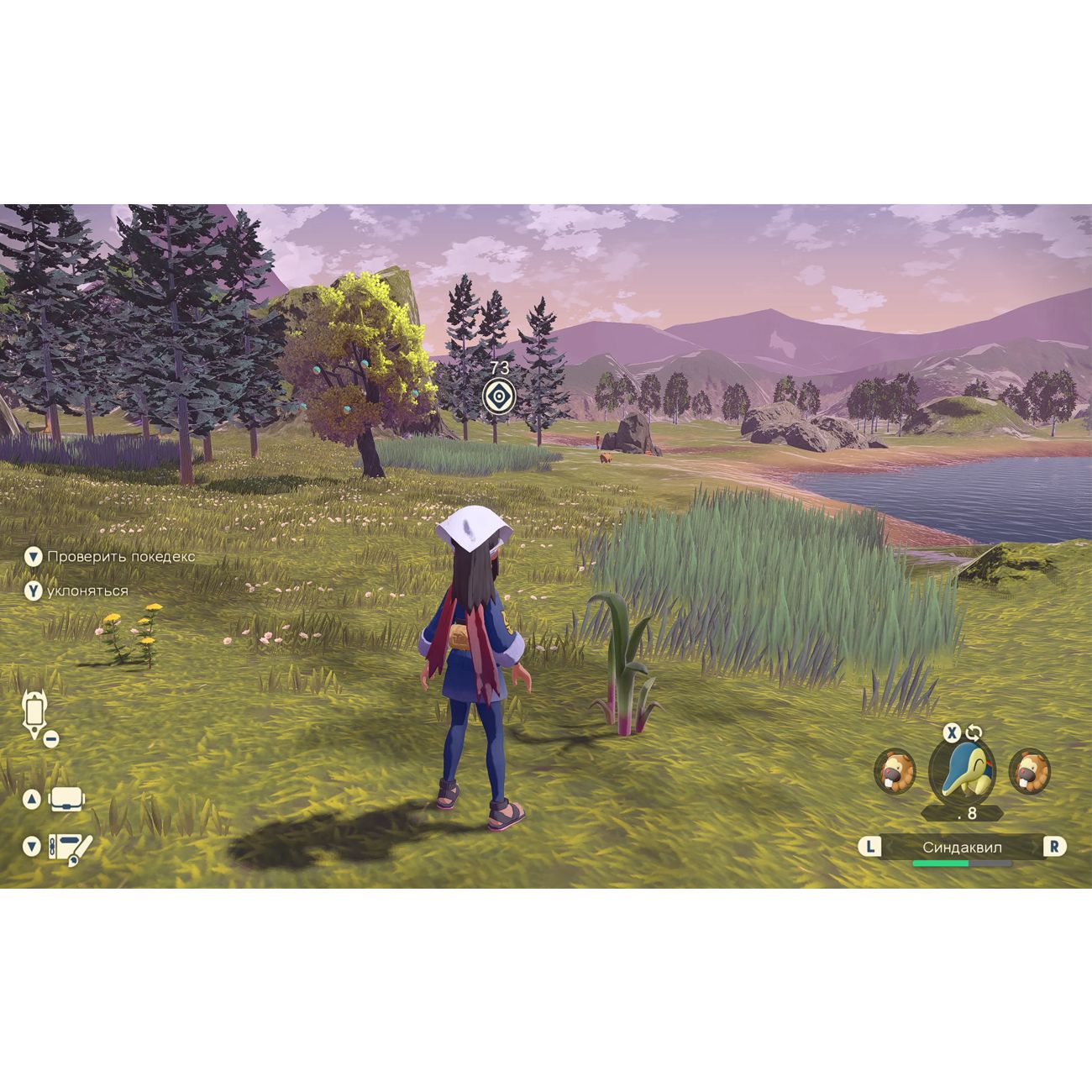Open the satchel bag icon
This screenshot has height=1092, width=1092.
(x=68, y=799)
